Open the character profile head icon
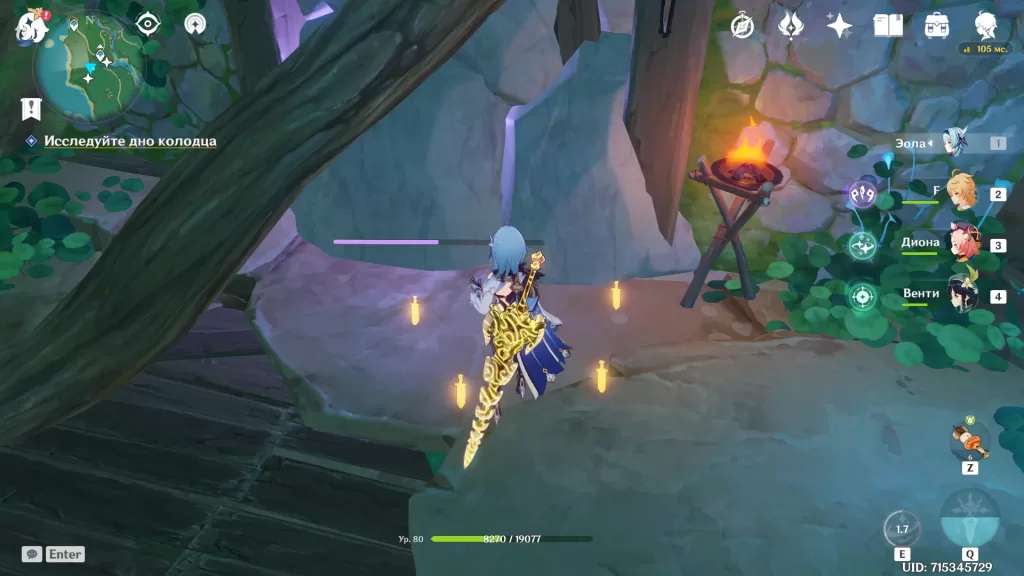The width and height of the screenshot is (1024, 576). click(986, 25)
